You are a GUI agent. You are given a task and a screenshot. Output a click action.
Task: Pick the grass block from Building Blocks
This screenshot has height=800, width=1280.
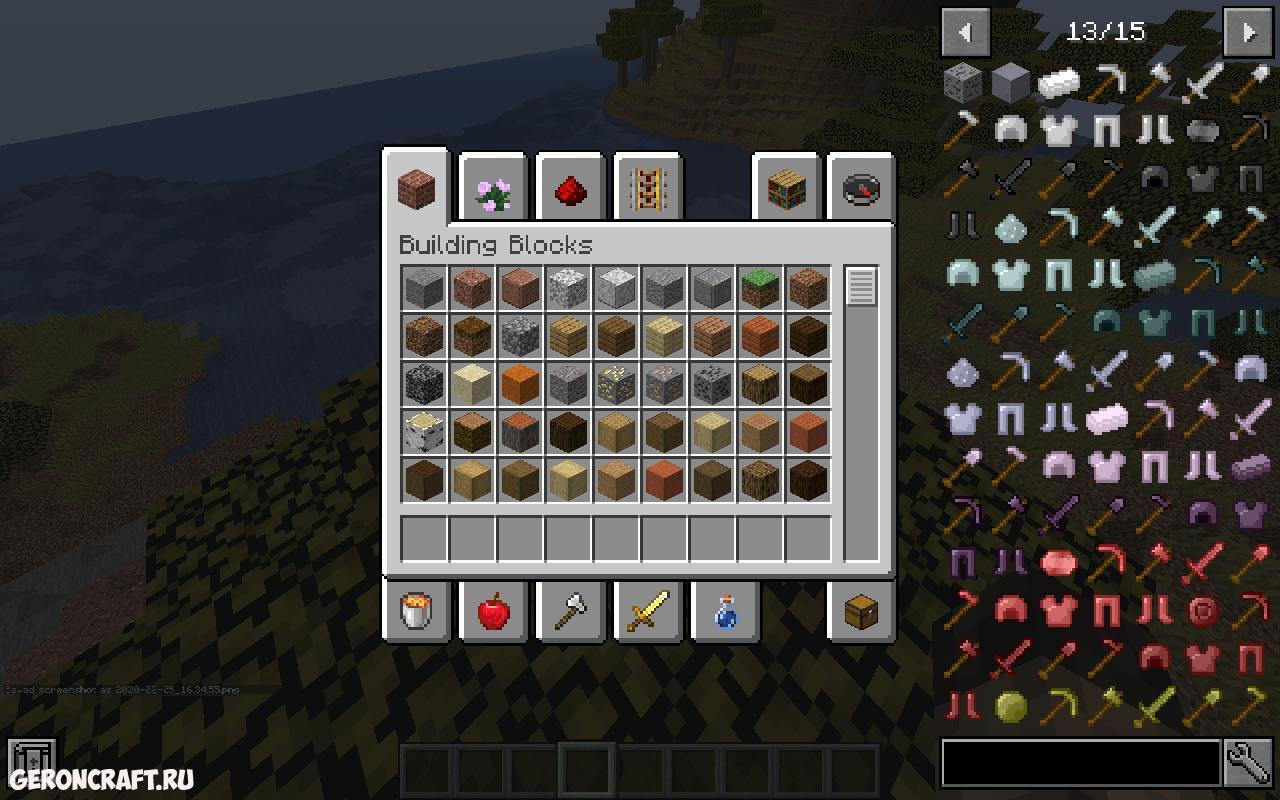(760, 289)
